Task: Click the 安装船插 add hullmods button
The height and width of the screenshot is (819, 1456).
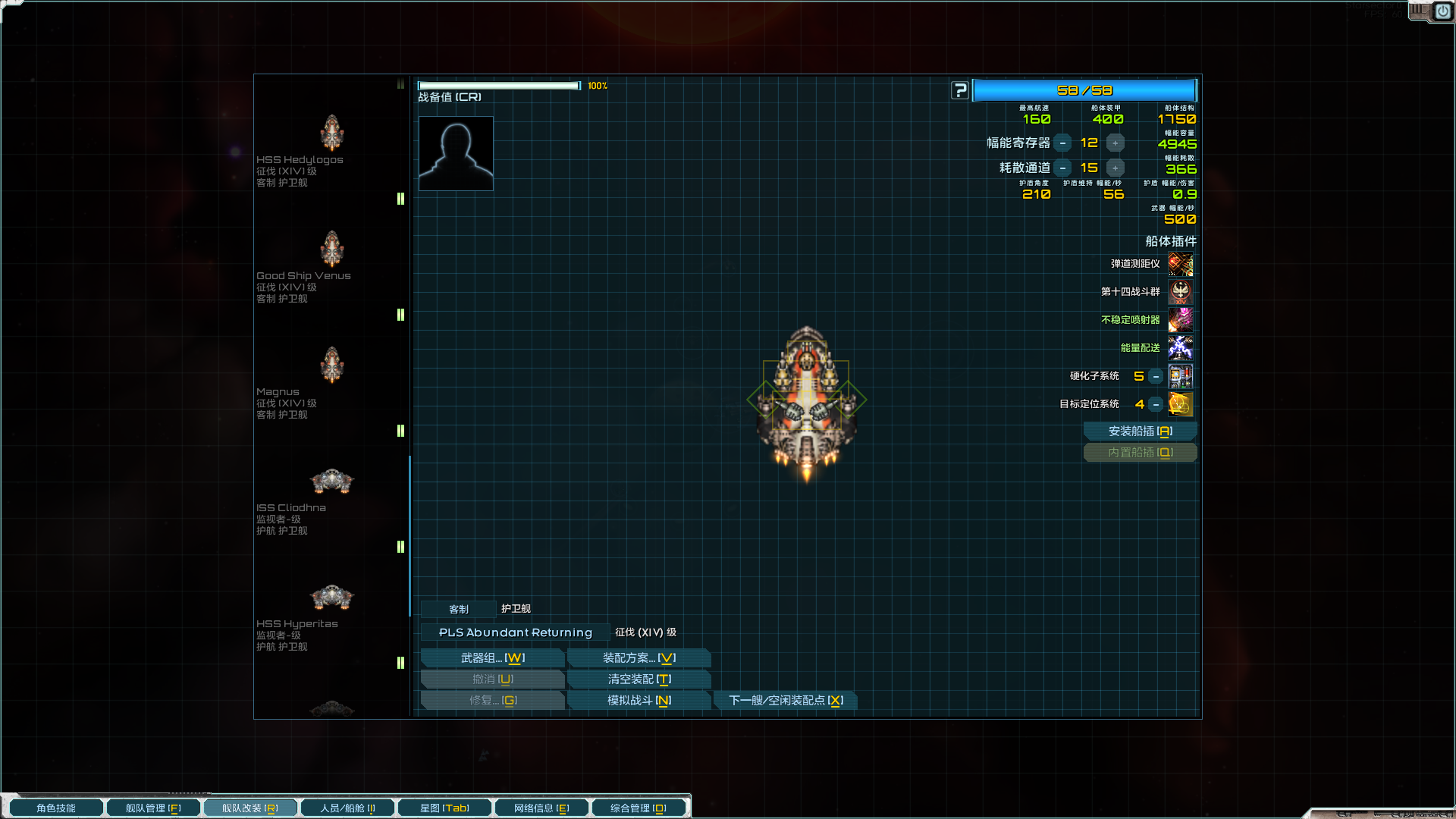Action: 1140,431
